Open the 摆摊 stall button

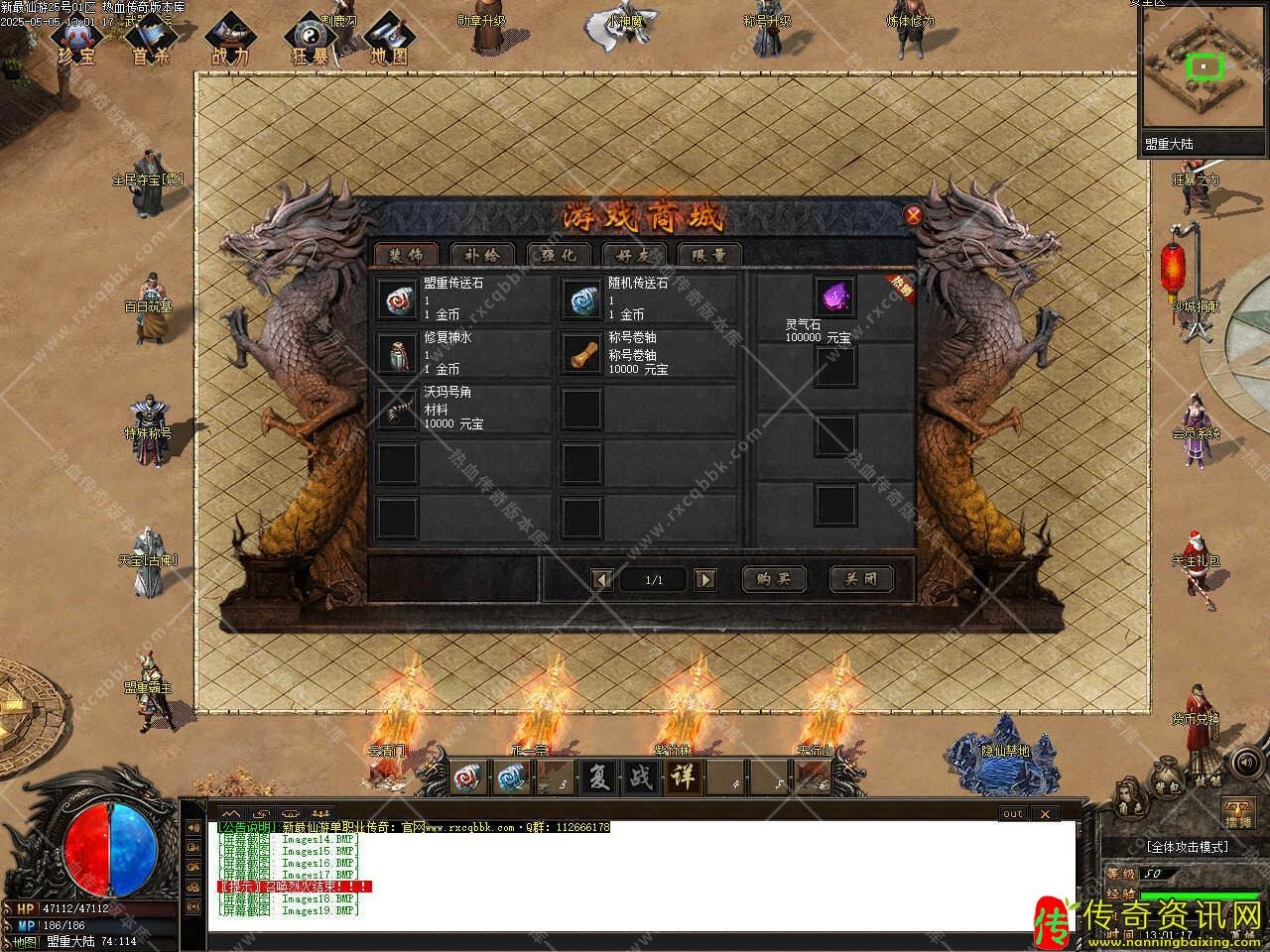coord(1237,813)
